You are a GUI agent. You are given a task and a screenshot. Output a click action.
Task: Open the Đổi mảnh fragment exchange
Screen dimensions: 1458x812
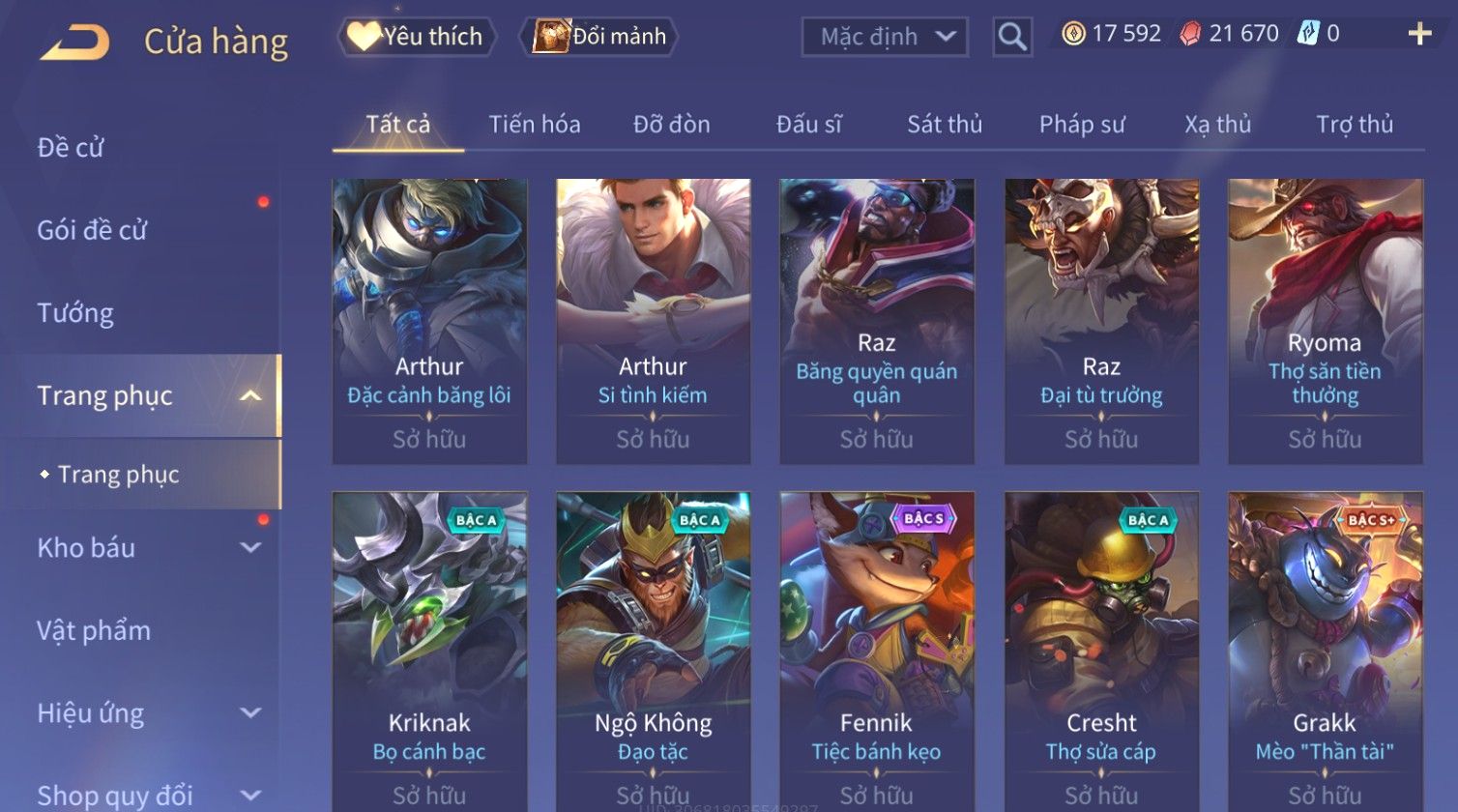coord(599,37)
